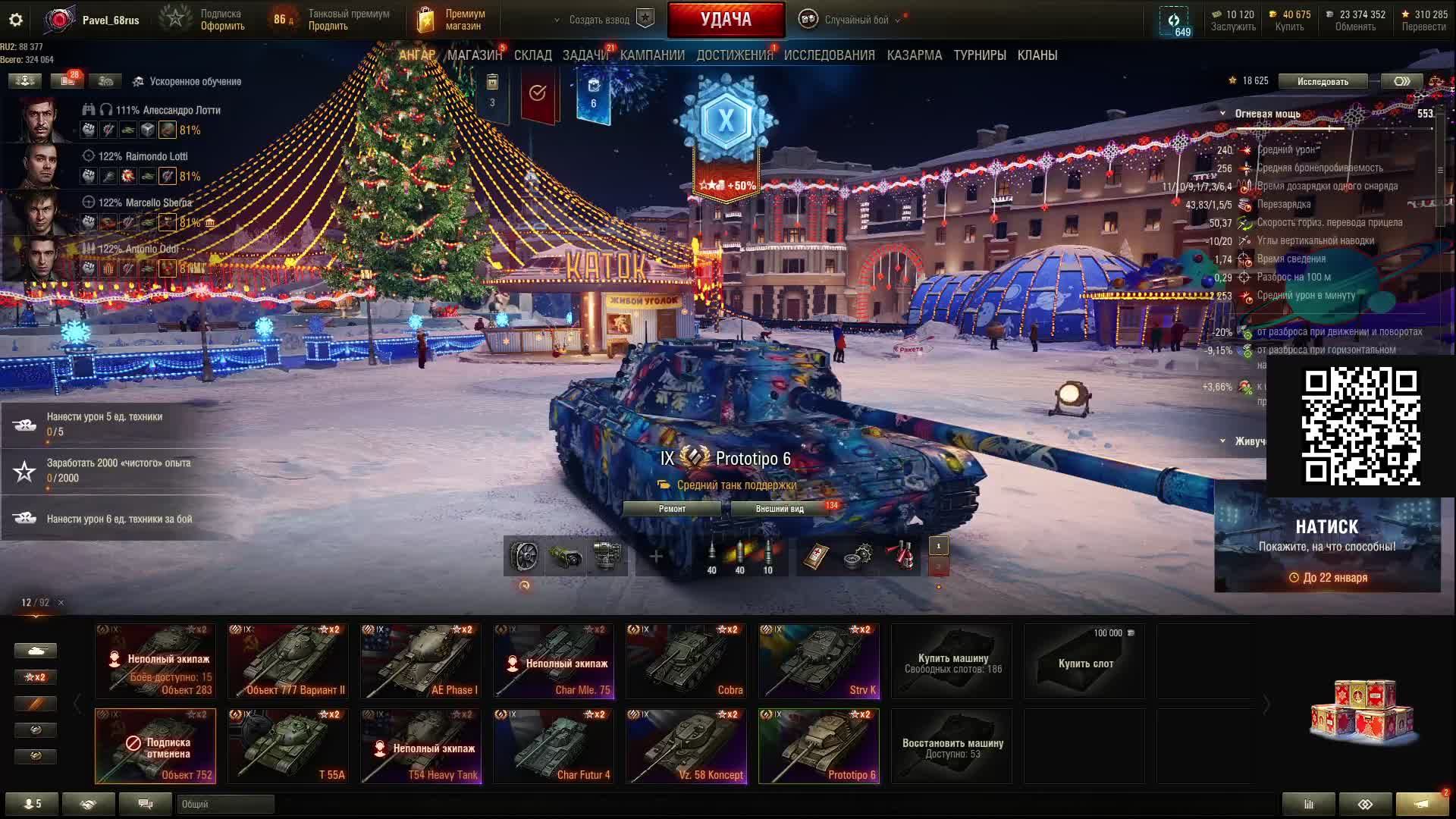Viewport: 1456px width, 819px height.
Task: Open the КЛАНЫ tab
Action: (1037, 55)
